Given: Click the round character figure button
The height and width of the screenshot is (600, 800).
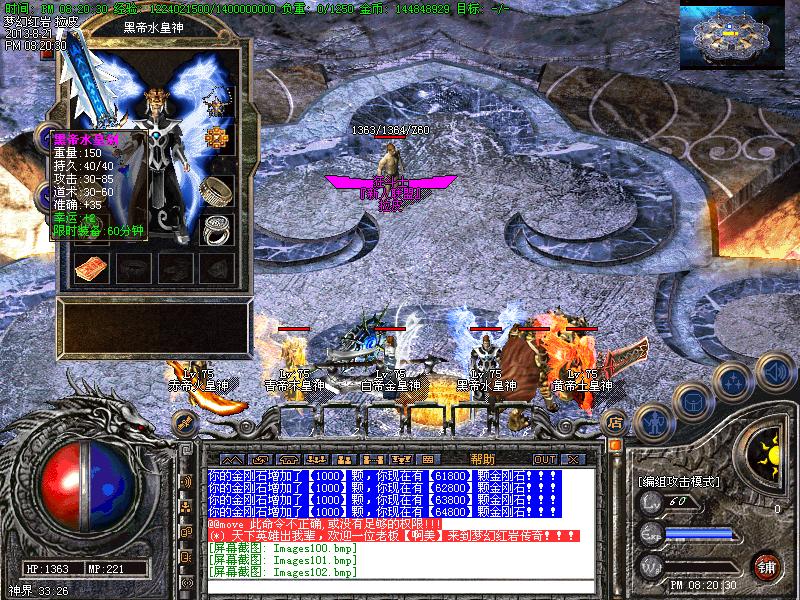Looking at the screenshot, I should point(652,422).
